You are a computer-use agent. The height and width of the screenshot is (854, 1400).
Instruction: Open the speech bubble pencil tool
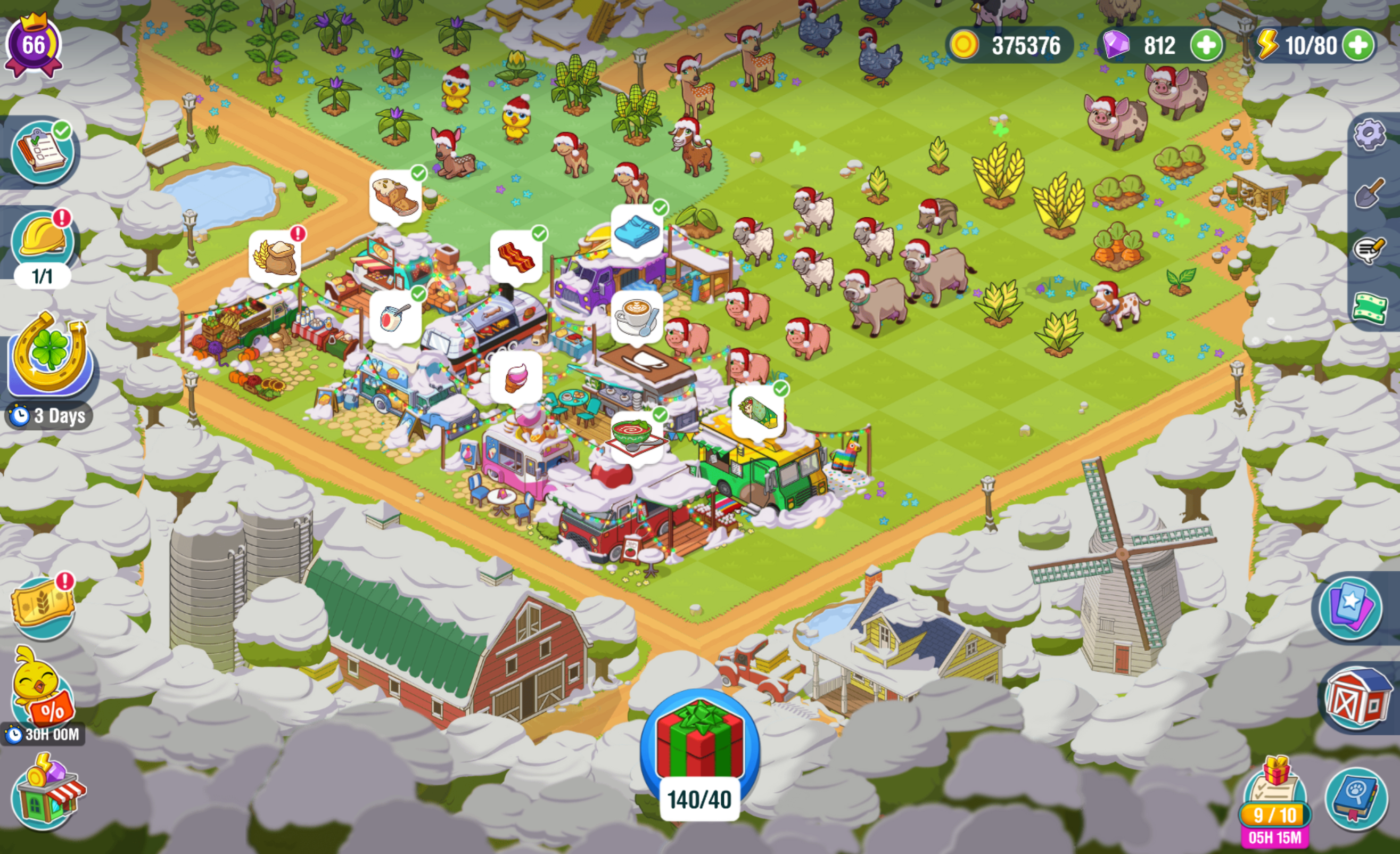click(1369, 250)
